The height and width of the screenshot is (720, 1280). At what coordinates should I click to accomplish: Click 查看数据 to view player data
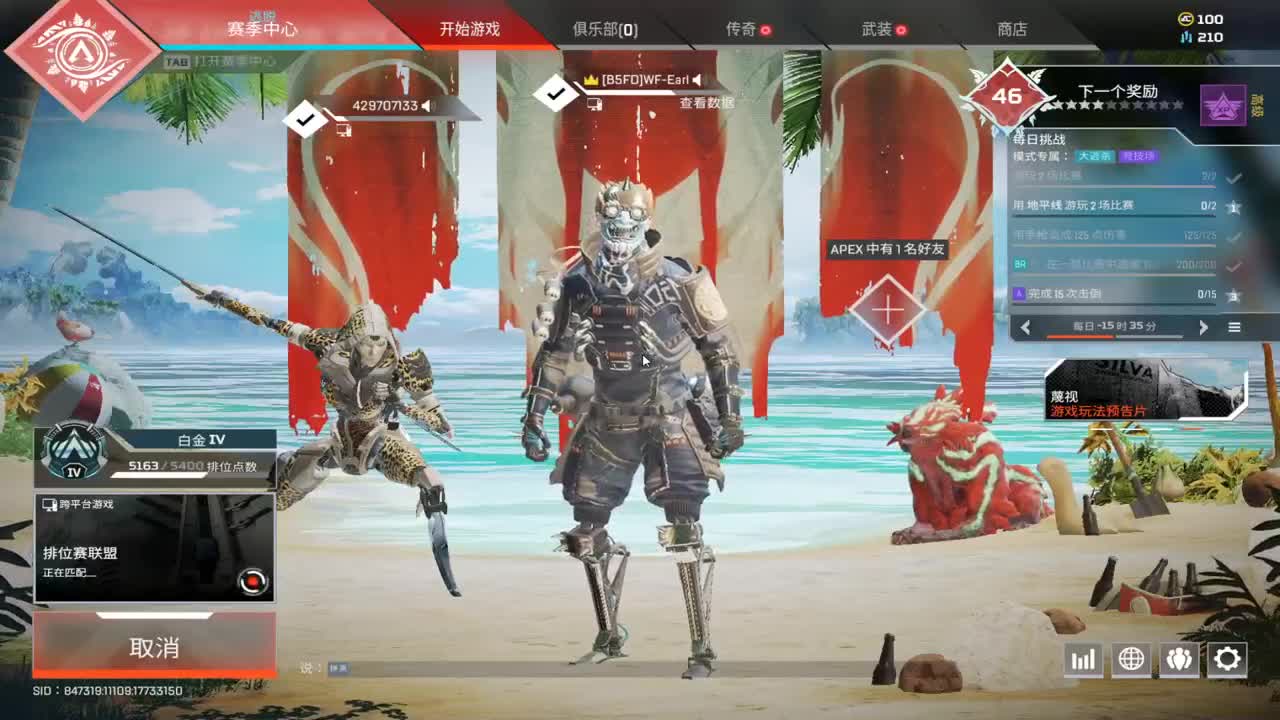pos(709,103)
